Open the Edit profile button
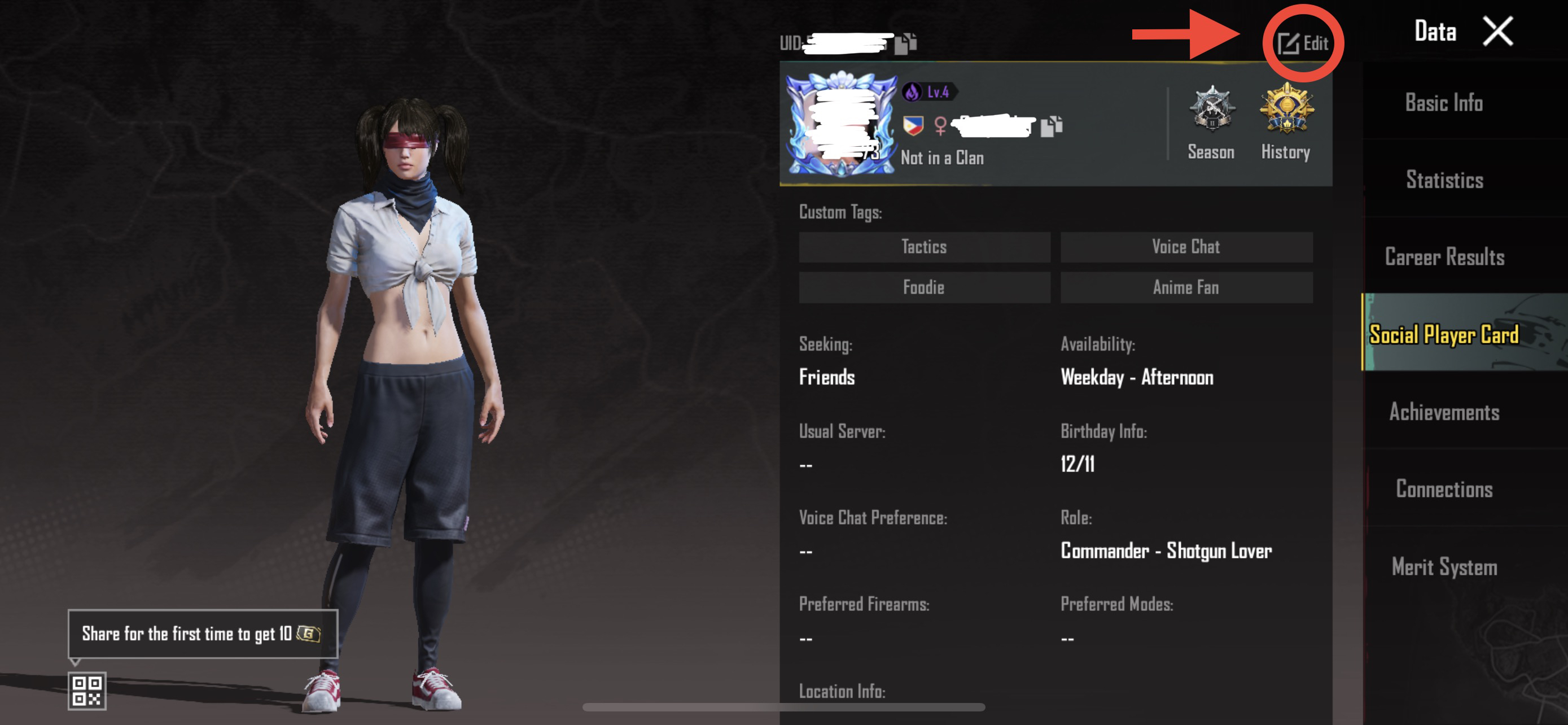The height and width of the screenshot is (725, 1568). pyautogui.click(x=1303, y=43)
